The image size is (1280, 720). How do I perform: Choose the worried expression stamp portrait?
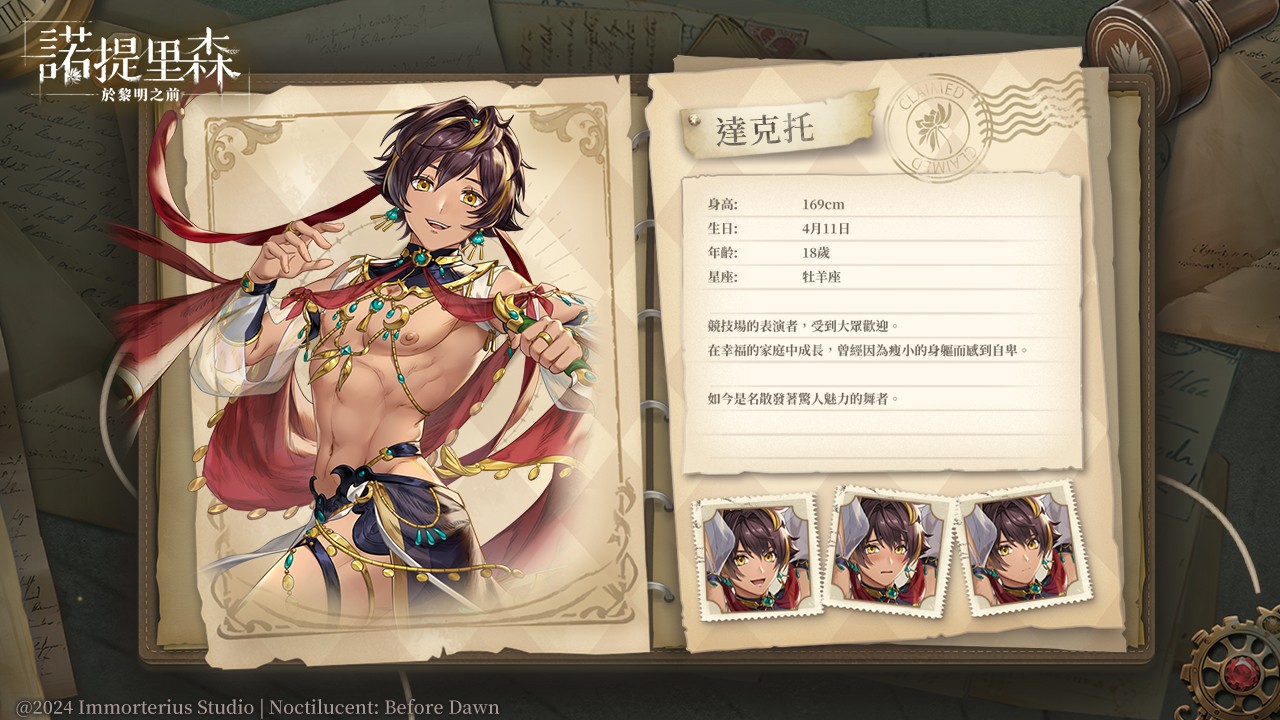tap(891, 550)
